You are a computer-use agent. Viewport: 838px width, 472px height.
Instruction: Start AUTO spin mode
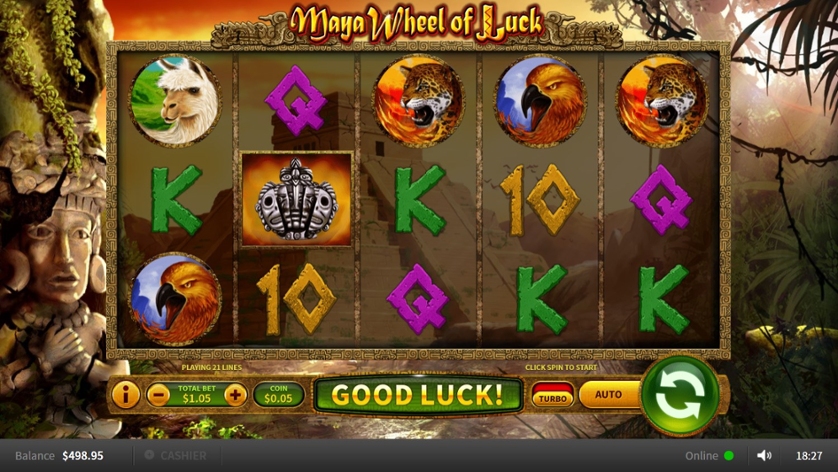coord(608,394)
